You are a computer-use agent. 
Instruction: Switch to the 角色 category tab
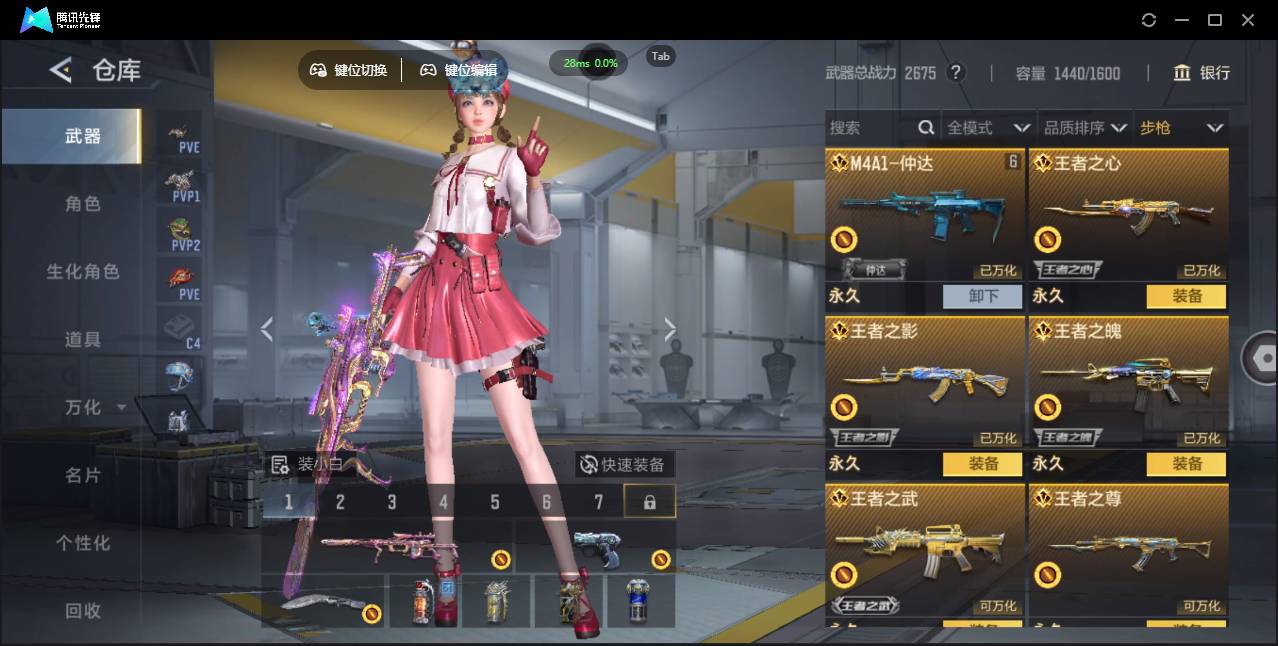tap(83, 204)
